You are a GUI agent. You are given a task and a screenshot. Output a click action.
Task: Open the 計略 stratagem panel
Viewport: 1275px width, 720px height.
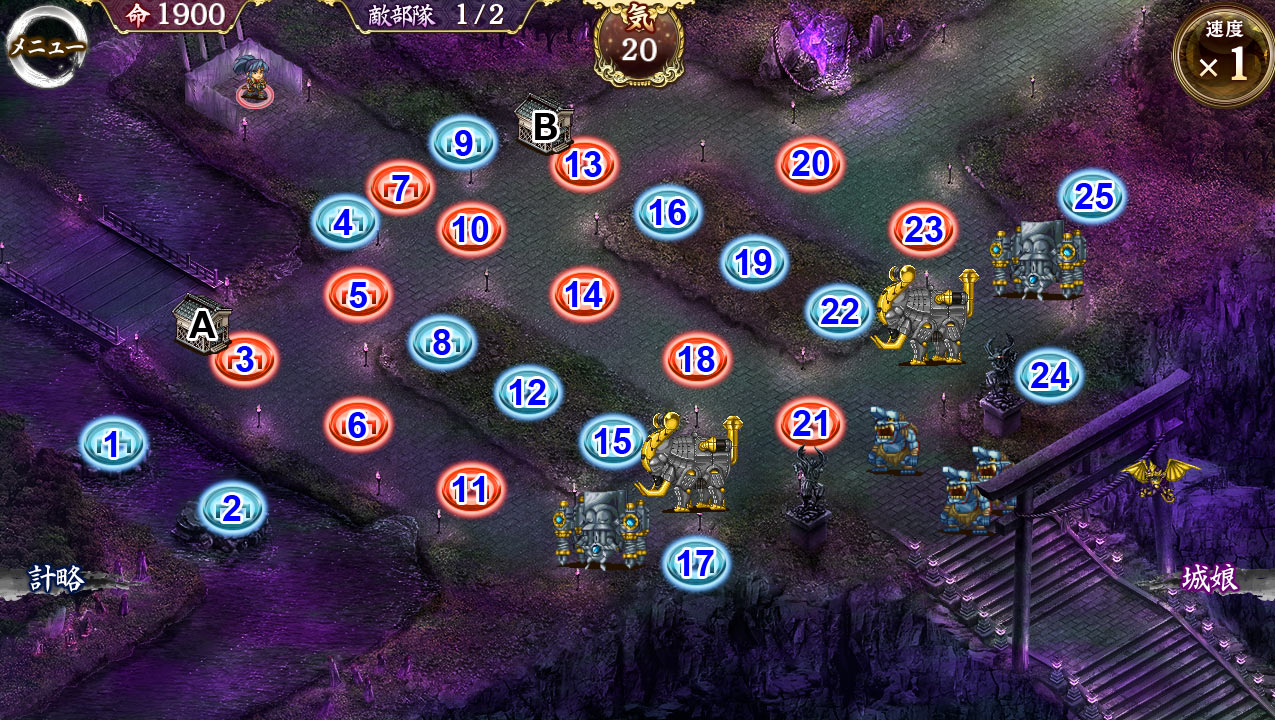pyautogui.click(x=57, y=579)
